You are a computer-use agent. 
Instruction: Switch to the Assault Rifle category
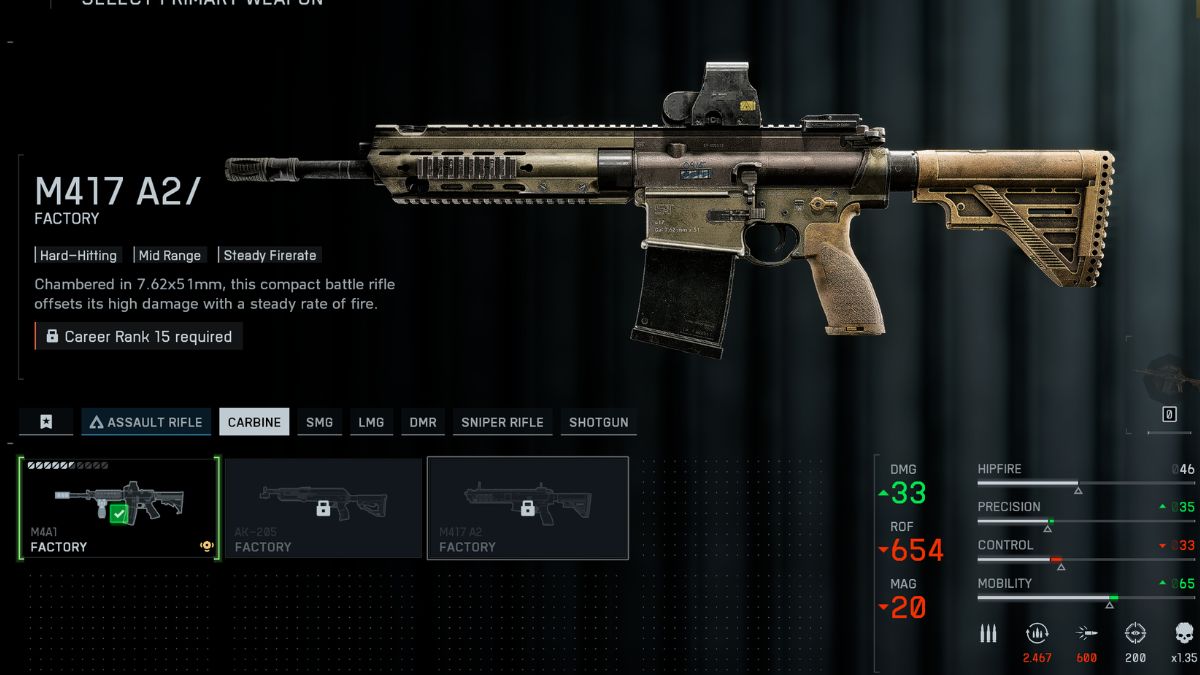click(146, 422)
